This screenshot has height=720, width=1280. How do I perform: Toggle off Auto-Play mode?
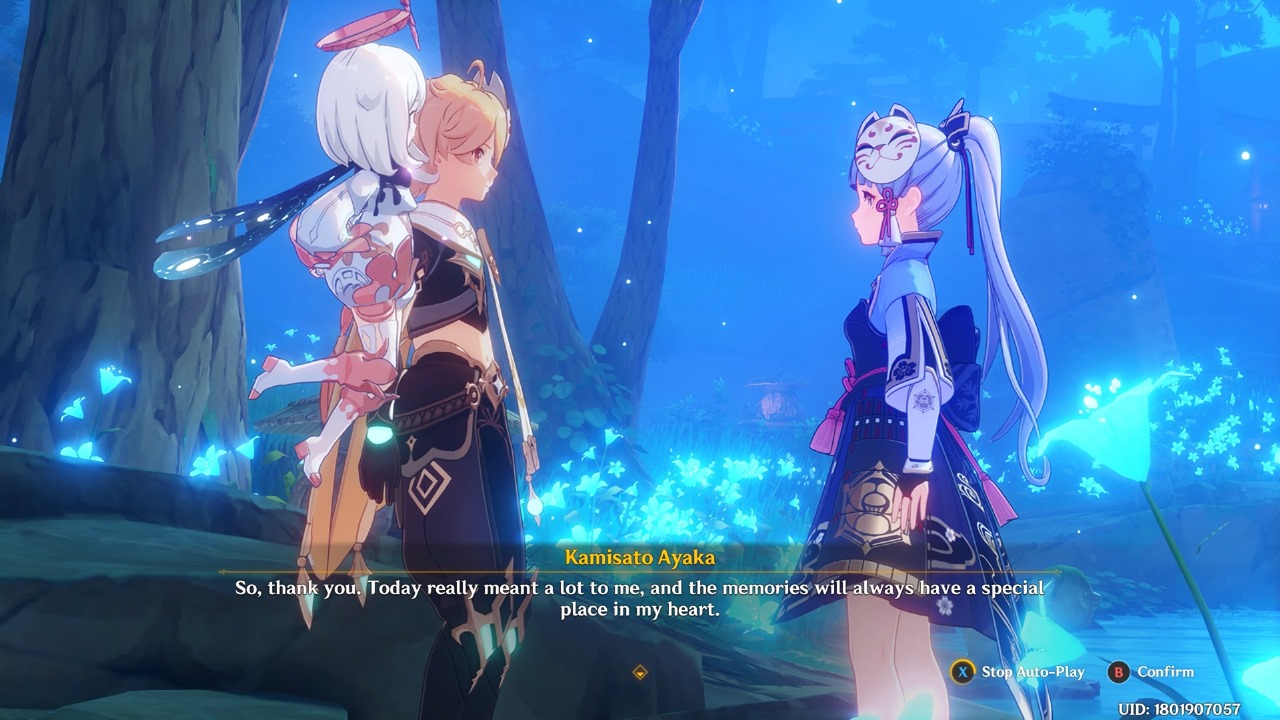tap(1018, 672)
